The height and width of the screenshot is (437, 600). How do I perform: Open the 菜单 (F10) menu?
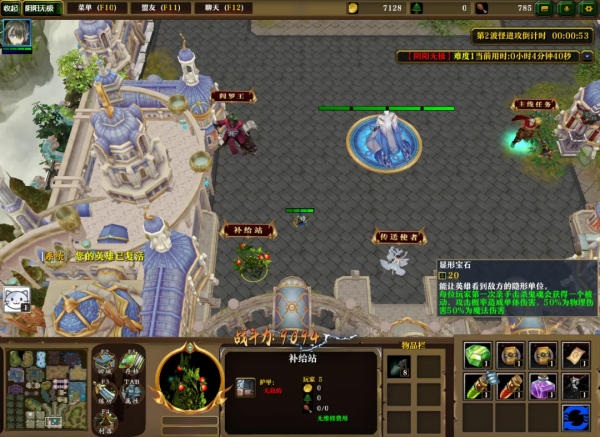(97, 8)
